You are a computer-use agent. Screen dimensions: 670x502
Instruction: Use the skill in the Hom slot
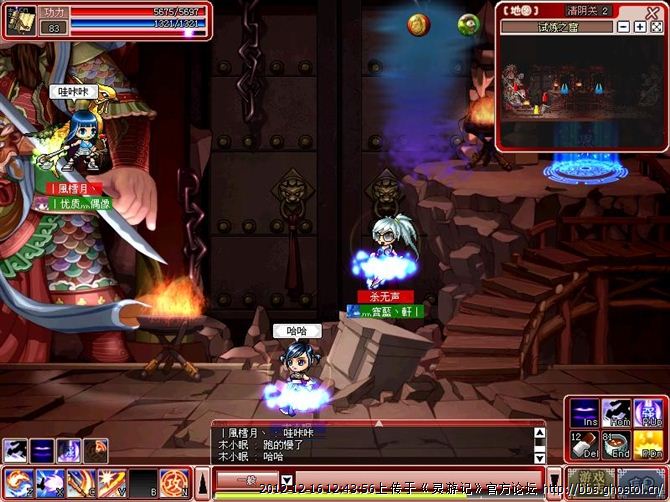[x=615, y=413]
